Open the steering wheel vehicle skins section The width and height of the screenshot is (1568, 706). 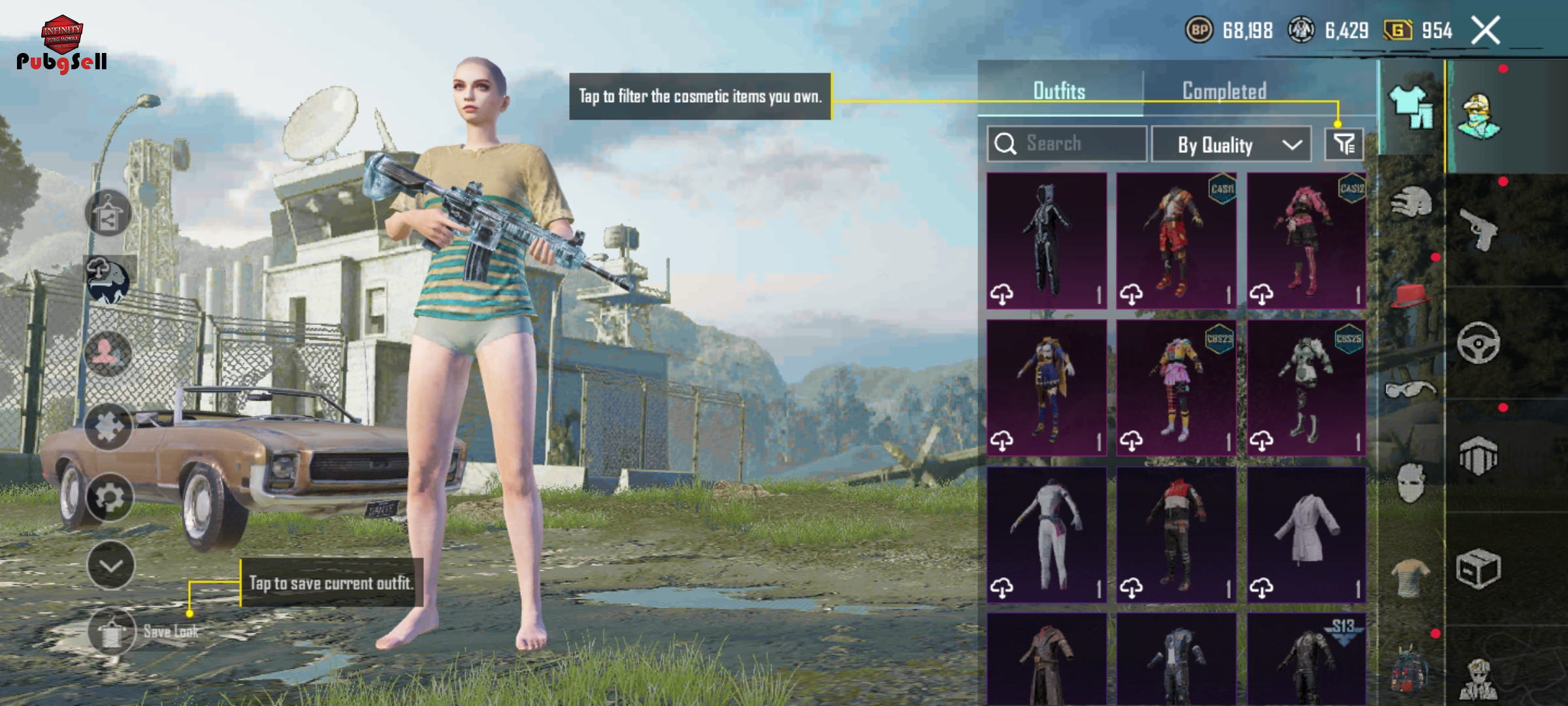tap(1478, 343)
